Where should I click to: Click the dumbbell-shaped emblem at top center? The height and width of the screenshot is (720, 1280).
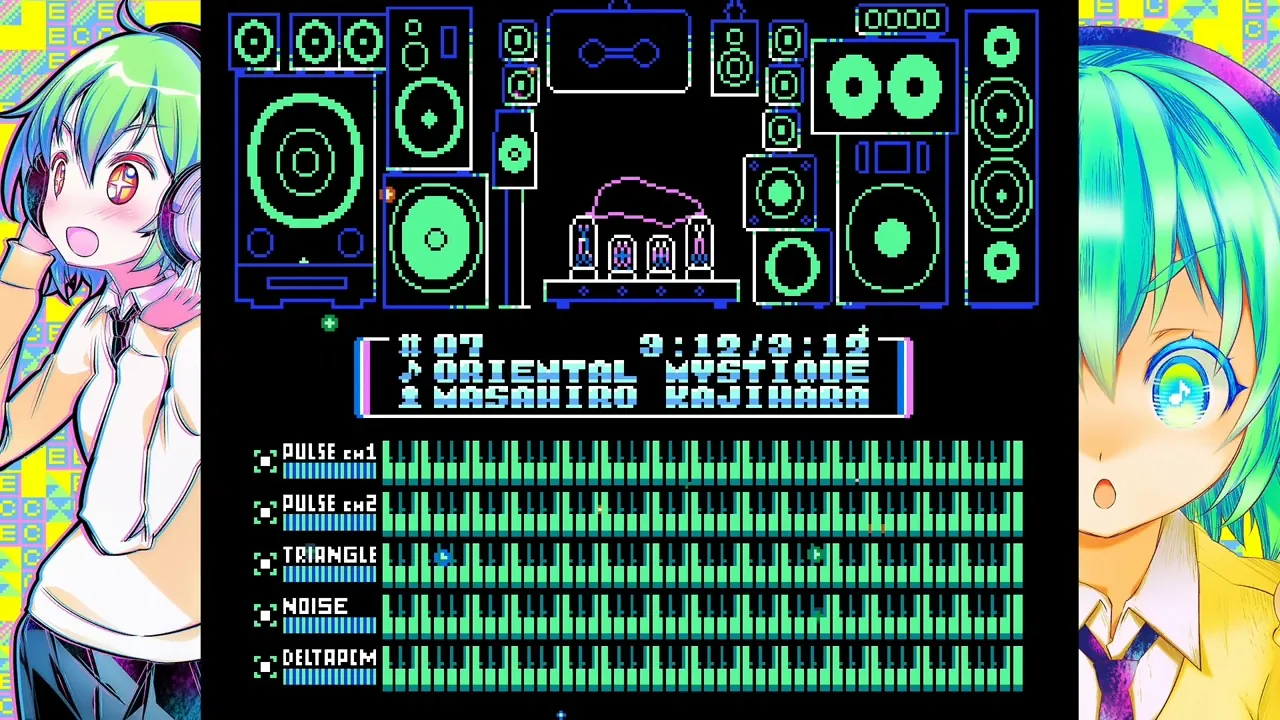click(619, 50)
